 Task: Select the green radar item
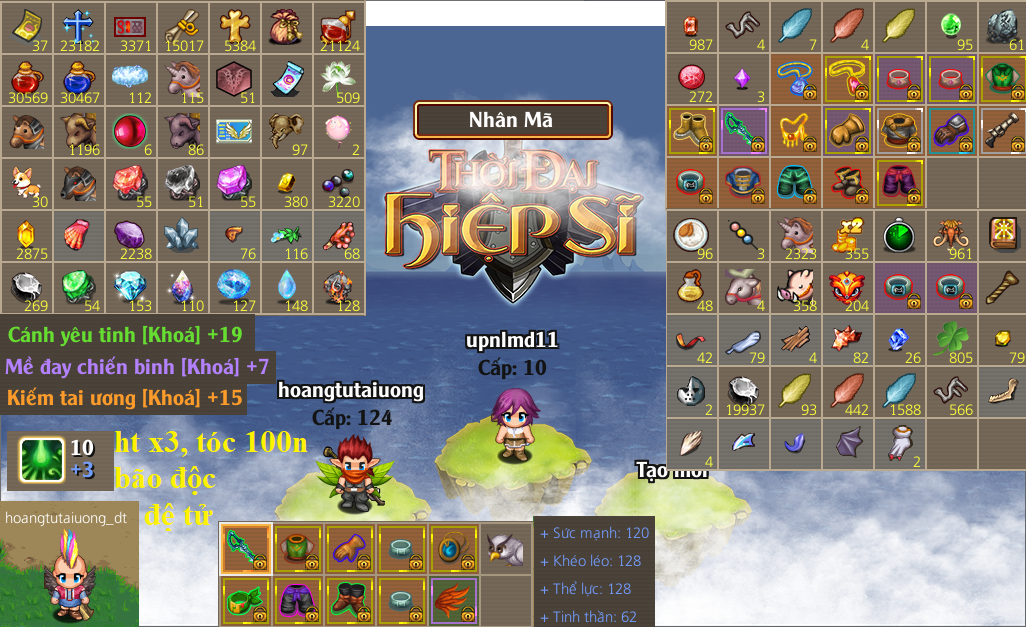pyautogui.click(x=899, y=236)
